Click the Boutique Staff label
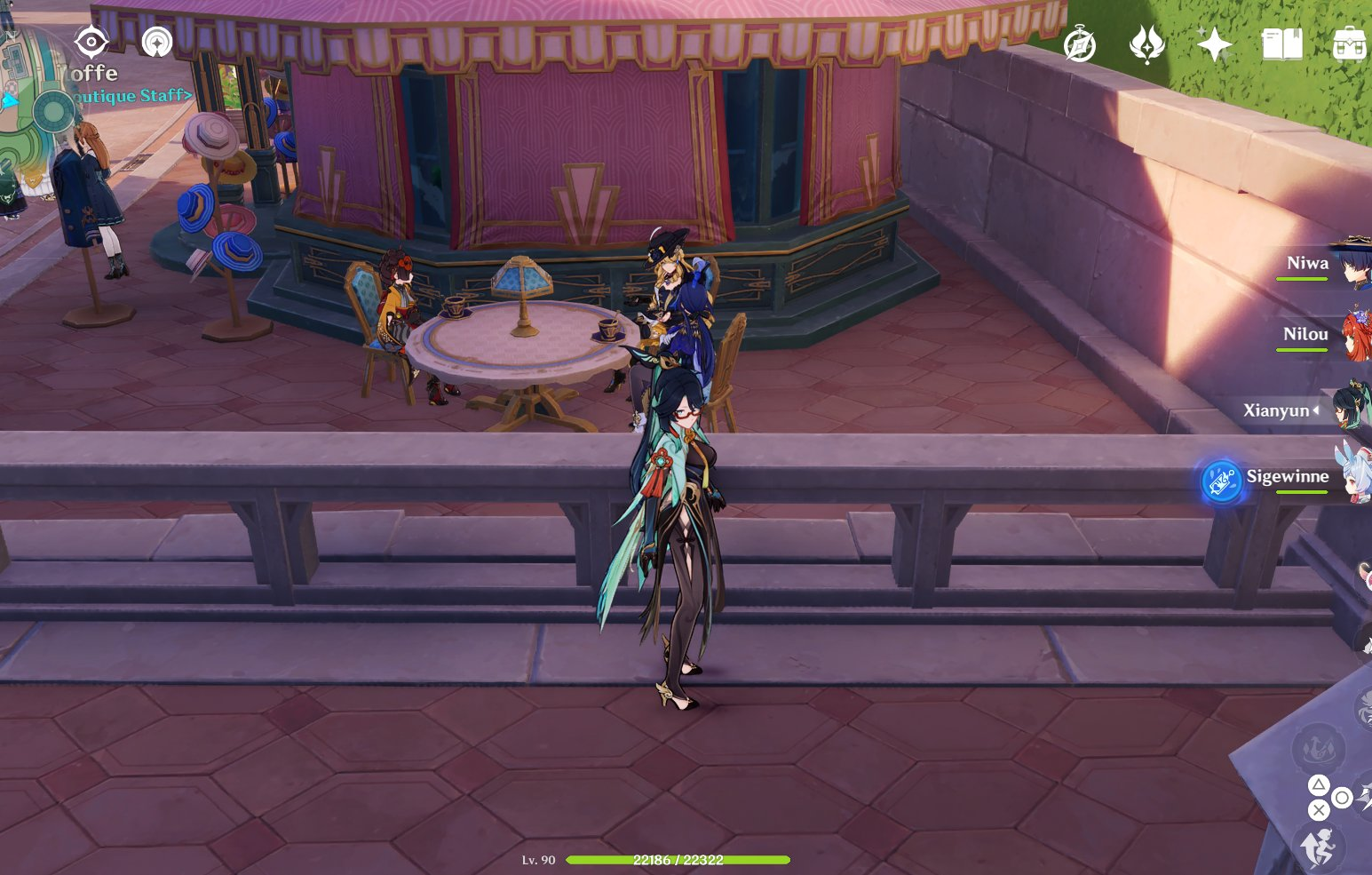1372x875 pixels. [133, 95]
